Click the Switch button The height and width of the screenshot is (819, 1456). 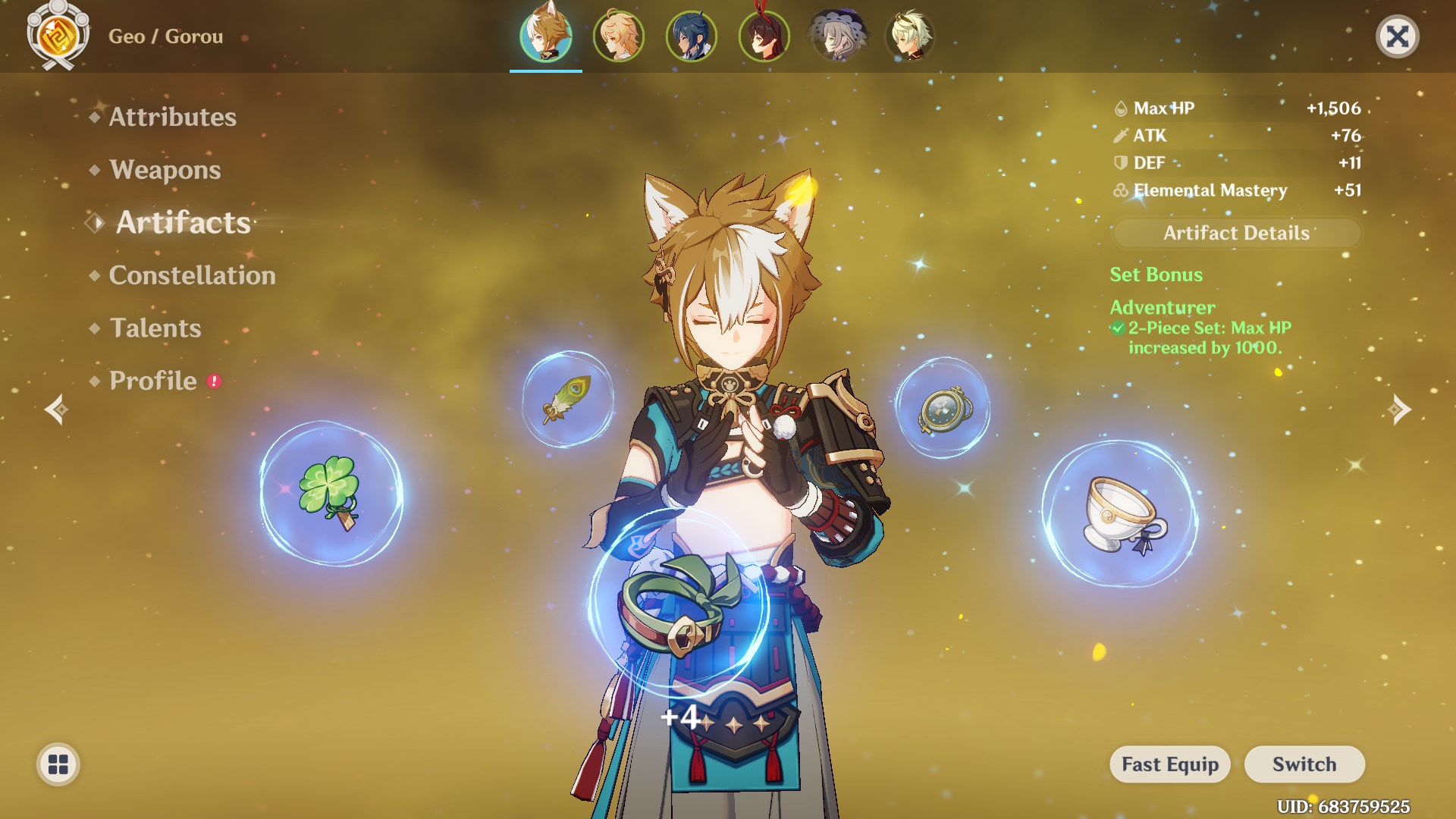coord(1304,764)
